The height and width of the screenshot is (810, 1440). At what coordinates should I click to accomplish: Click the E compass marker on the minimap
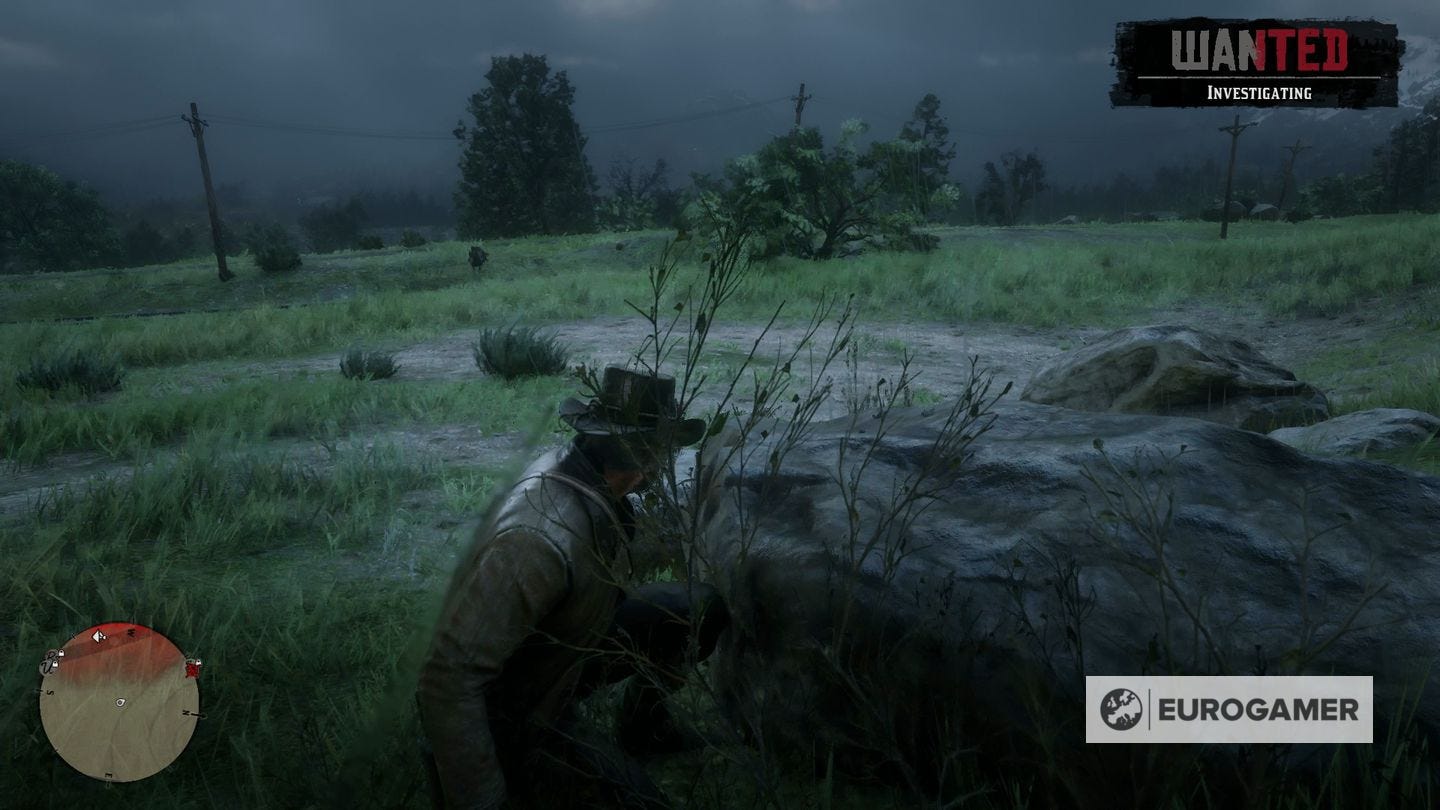click(x=108, y=775)
